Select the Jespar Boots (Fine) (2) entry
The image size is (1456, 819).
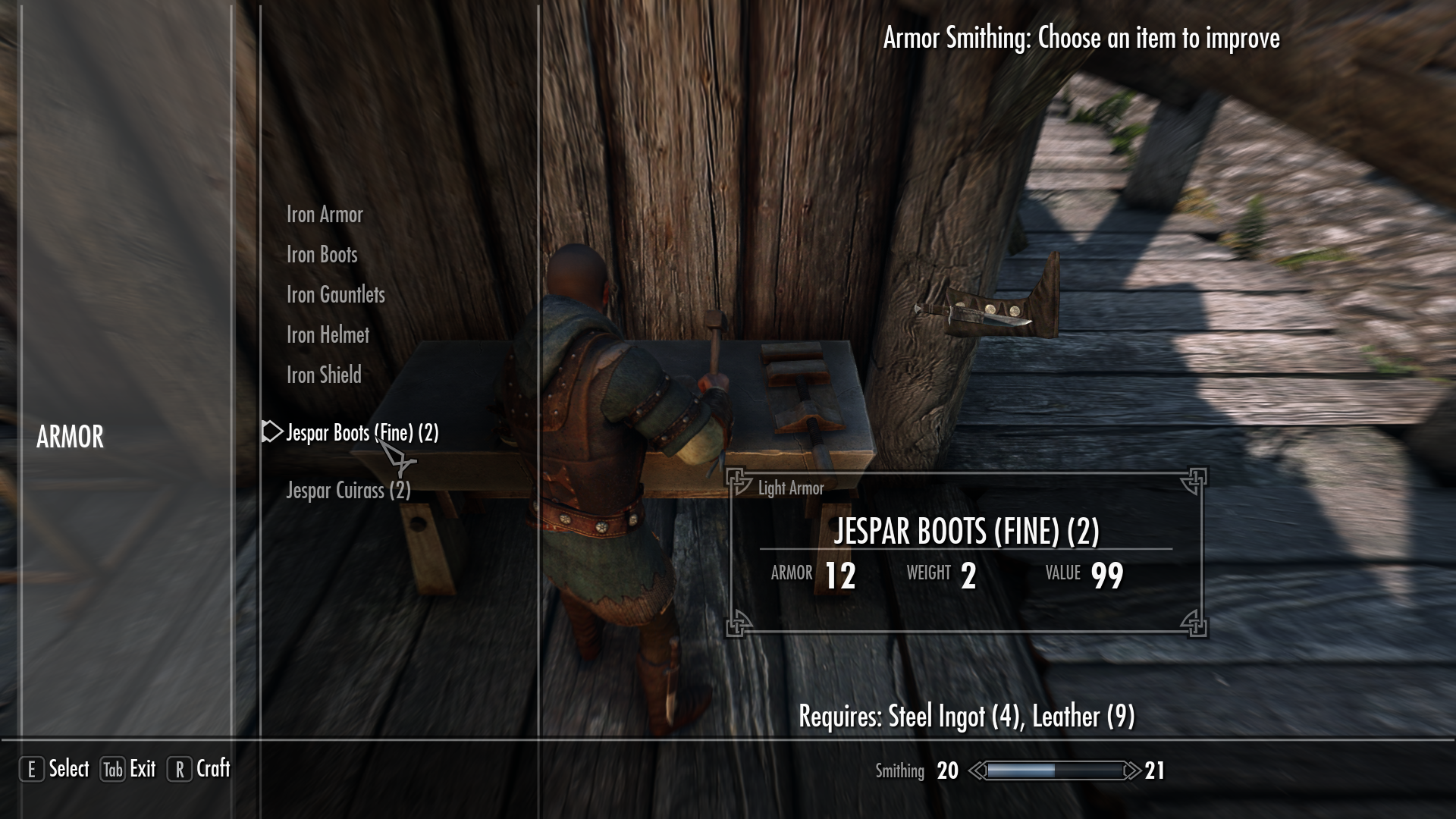tap(362, 432)
